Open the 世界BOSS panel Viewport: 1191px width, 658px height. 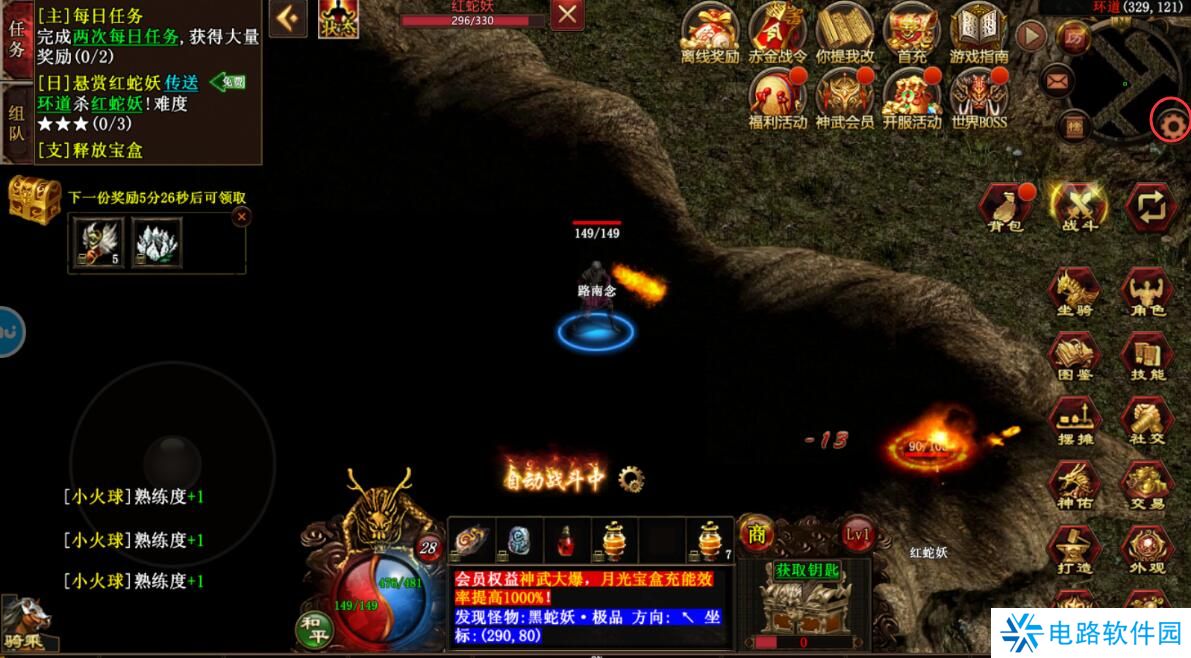(978, 97)
